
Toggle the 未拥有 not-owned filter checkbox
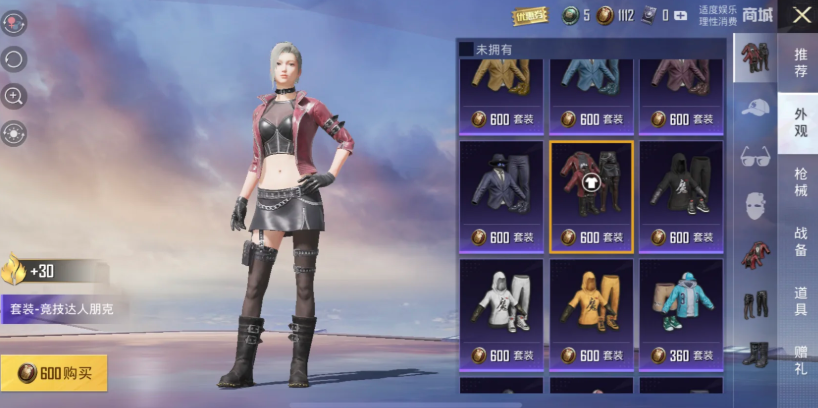[466, 48]
